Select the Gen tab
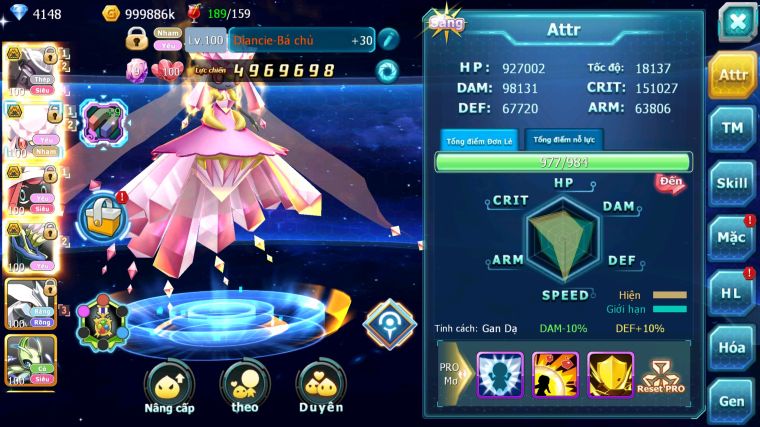 tap(732, 399)
